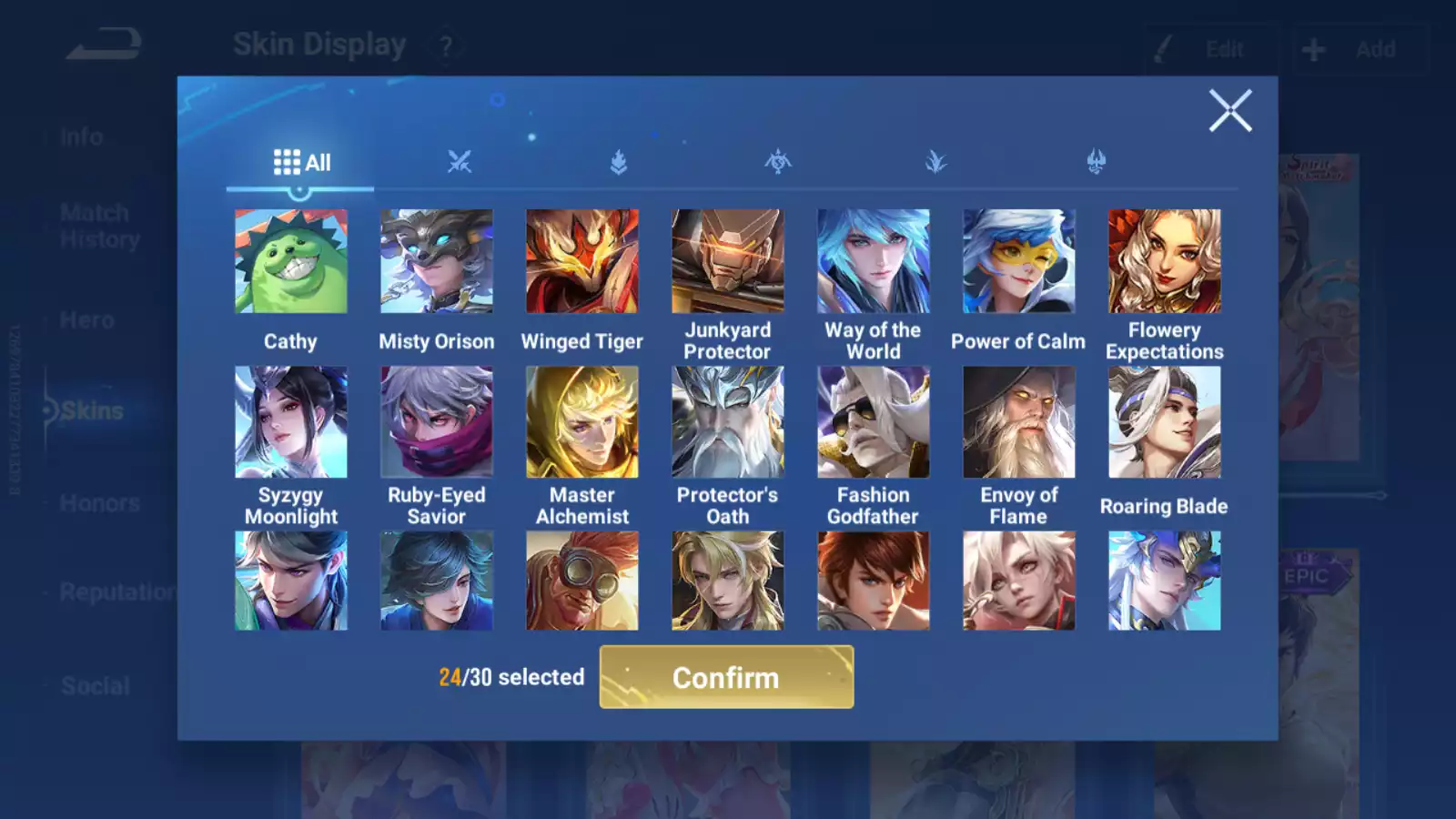1456x819 pixels.
Task: Select the crossed swords class filter
Action: coord(460,161)
